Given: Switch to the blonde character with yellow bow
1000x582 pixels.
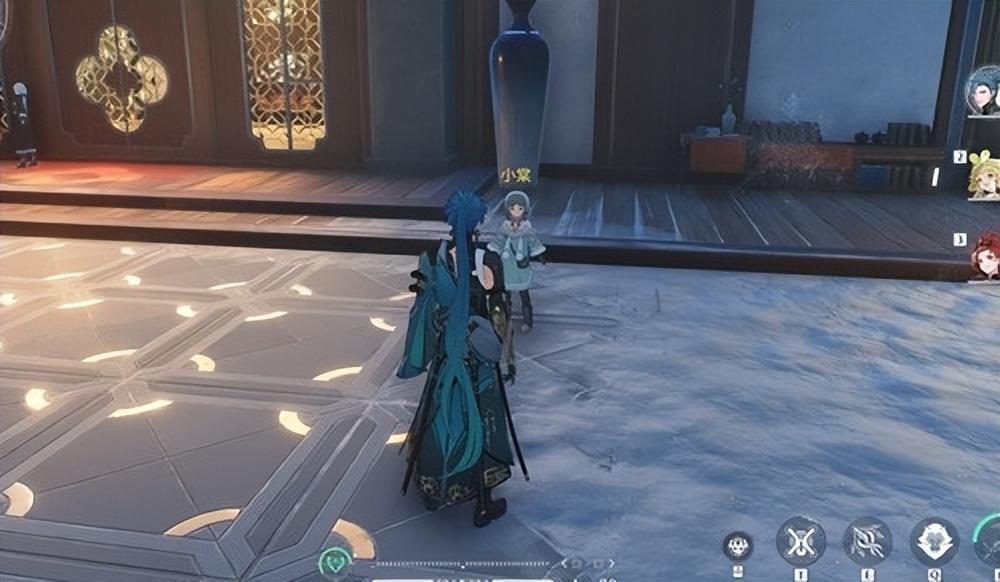Looking at the screenshot, I should [x=984, y=176].
